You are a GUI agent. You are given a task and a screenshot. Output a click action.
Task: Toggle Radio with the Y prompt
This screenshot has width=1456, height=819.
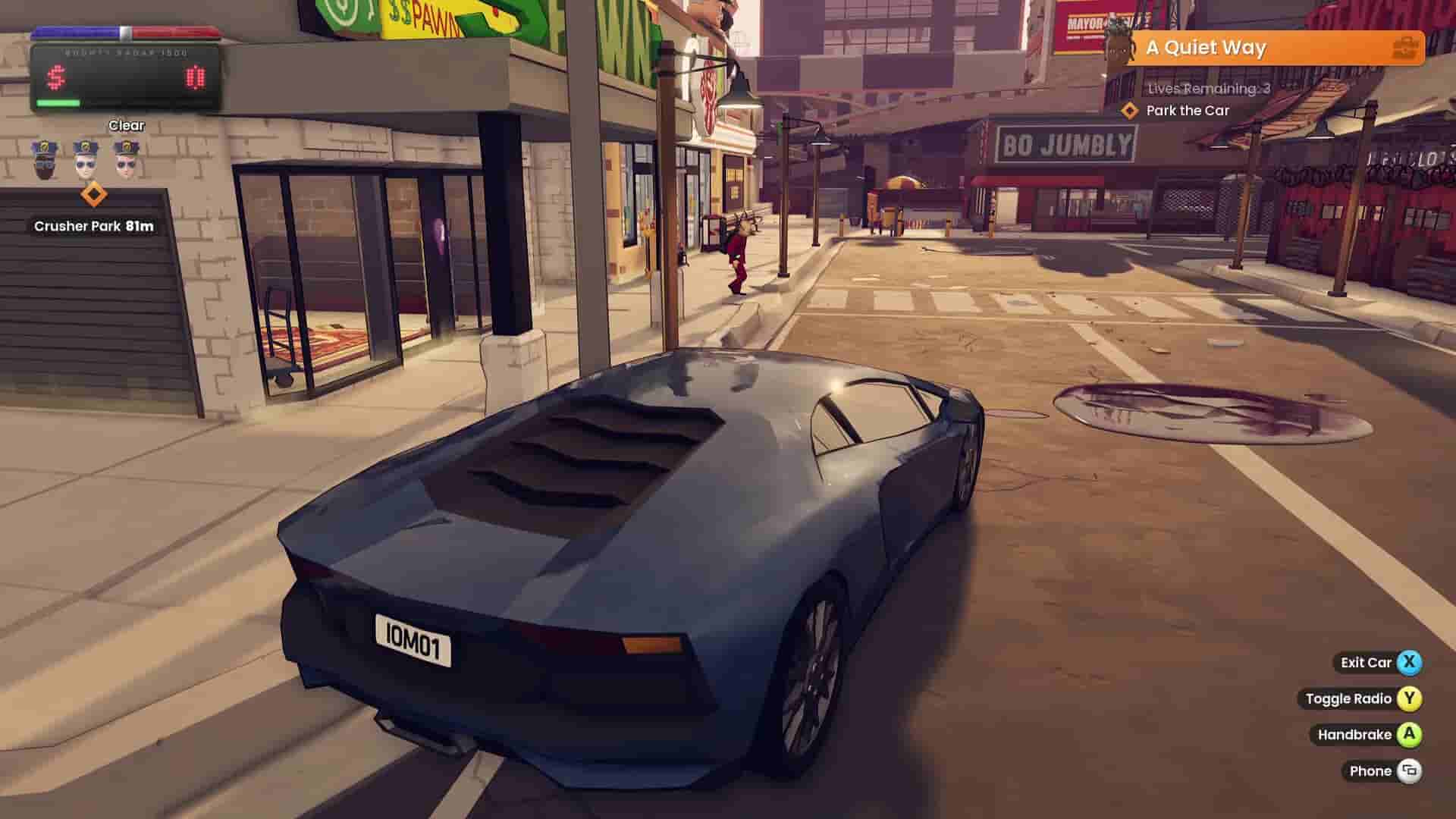click(x=1409, y=698)
